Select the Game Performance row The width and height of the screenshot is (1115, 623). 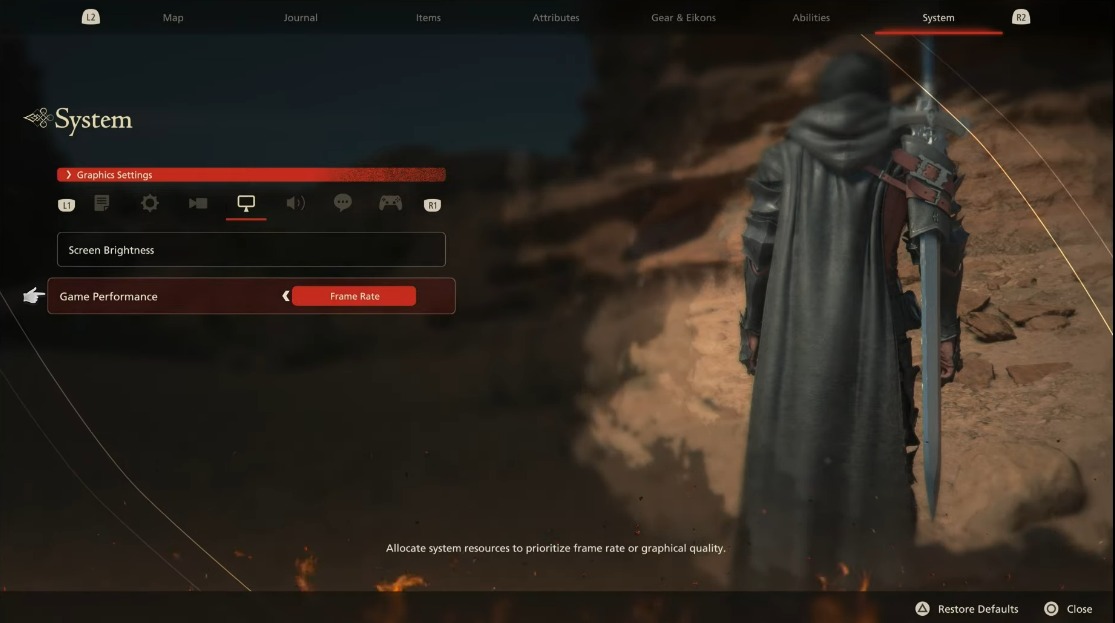[x=160, y=296]
